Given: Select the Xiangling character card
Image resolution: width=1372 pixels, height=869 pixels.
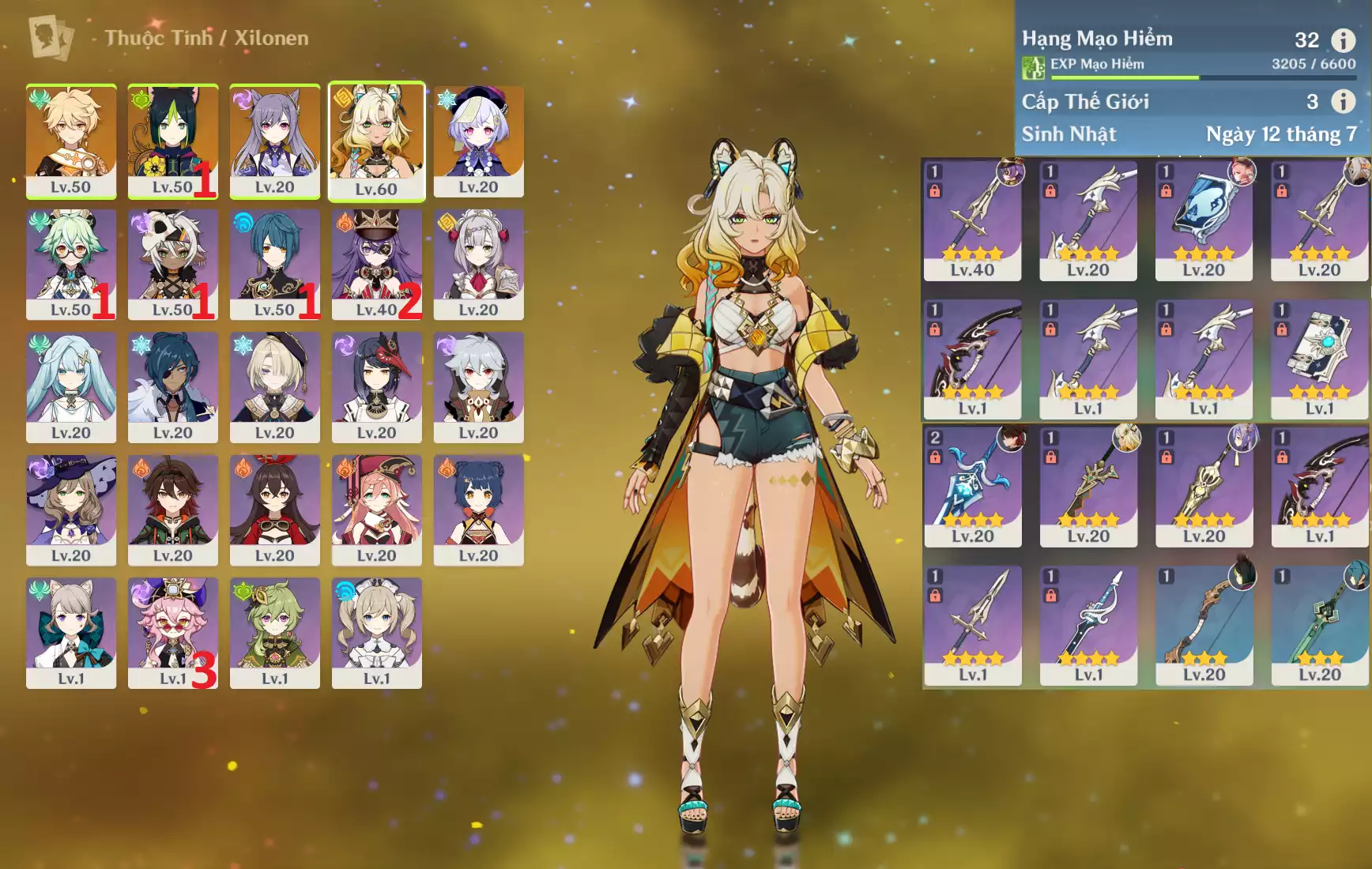Looking at the screenshot, I should tap(478, 510).
